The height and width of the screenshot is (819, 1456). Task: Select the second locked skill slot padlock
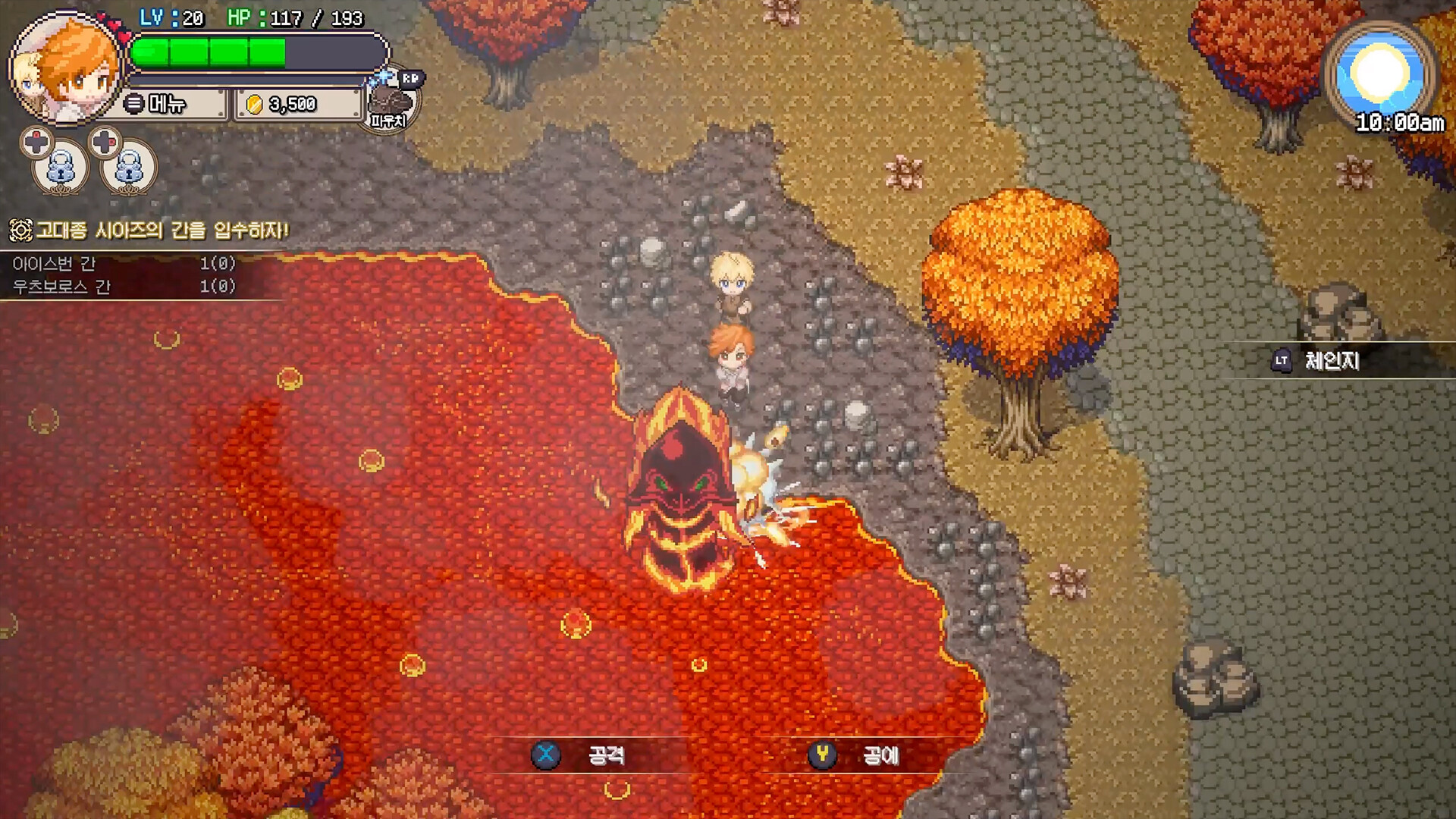coord(127,171)
